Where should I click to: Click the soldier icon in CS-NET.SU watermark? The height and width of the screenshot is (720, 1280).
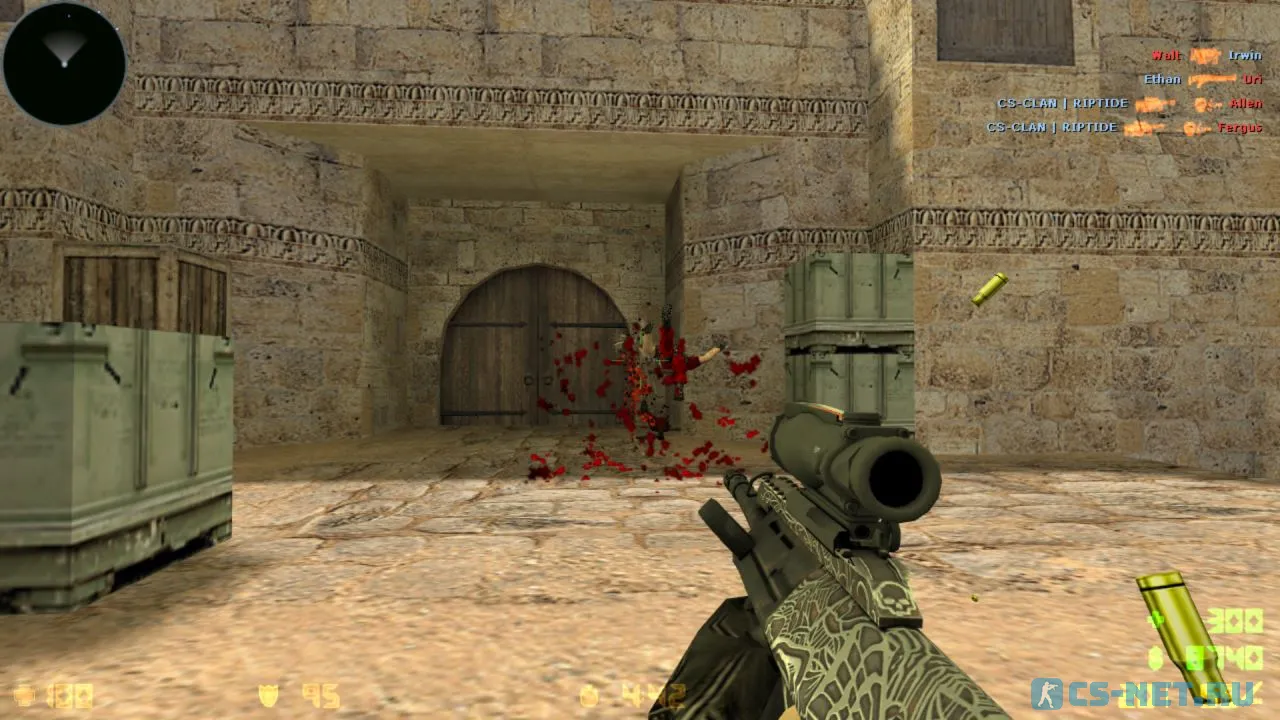tap(1047, 693)
